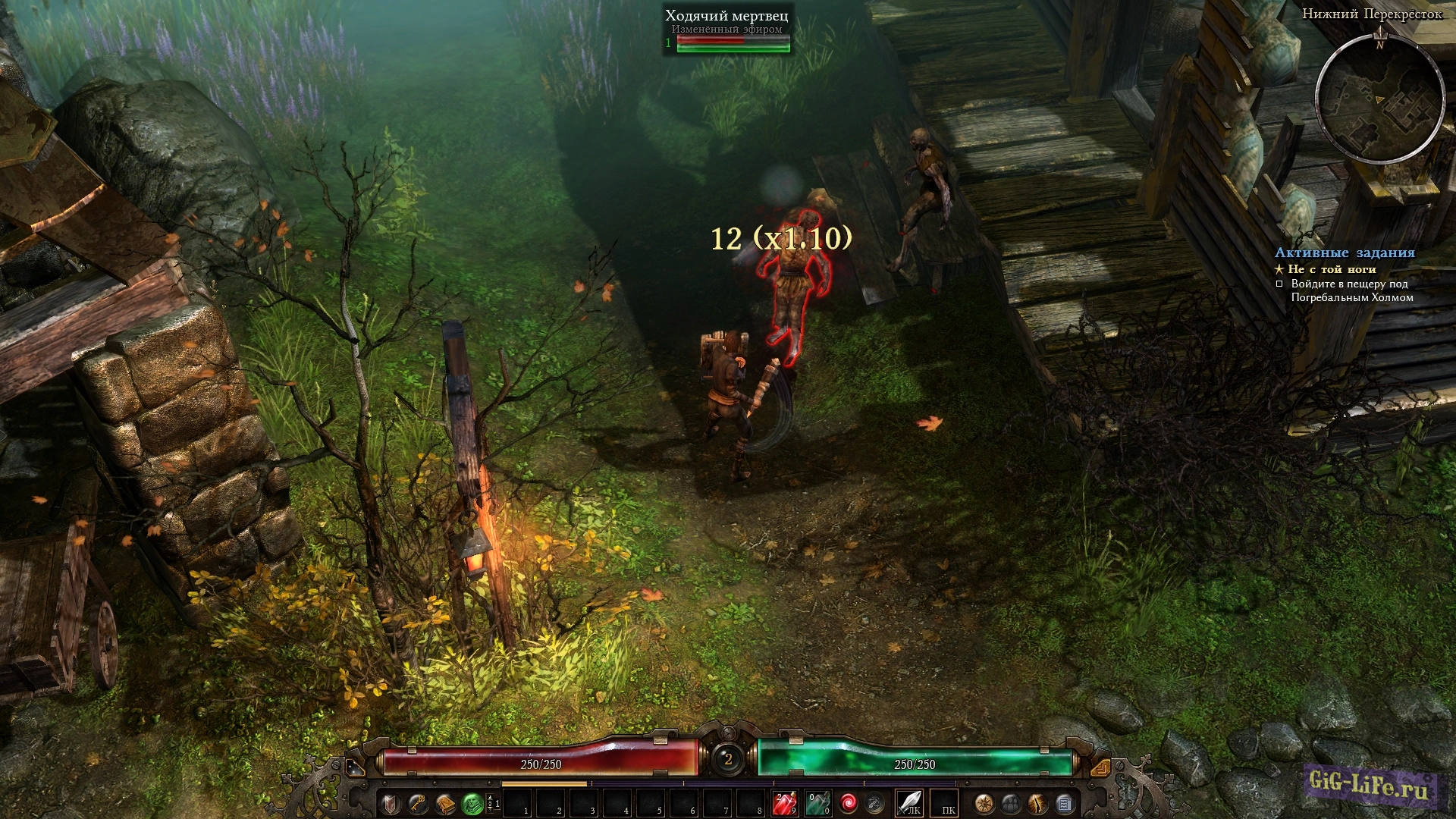The height and width of the screenshot is (819, 1456).
Task: Click the star constellation button beside health bar
Action: [x=354, y=767]
